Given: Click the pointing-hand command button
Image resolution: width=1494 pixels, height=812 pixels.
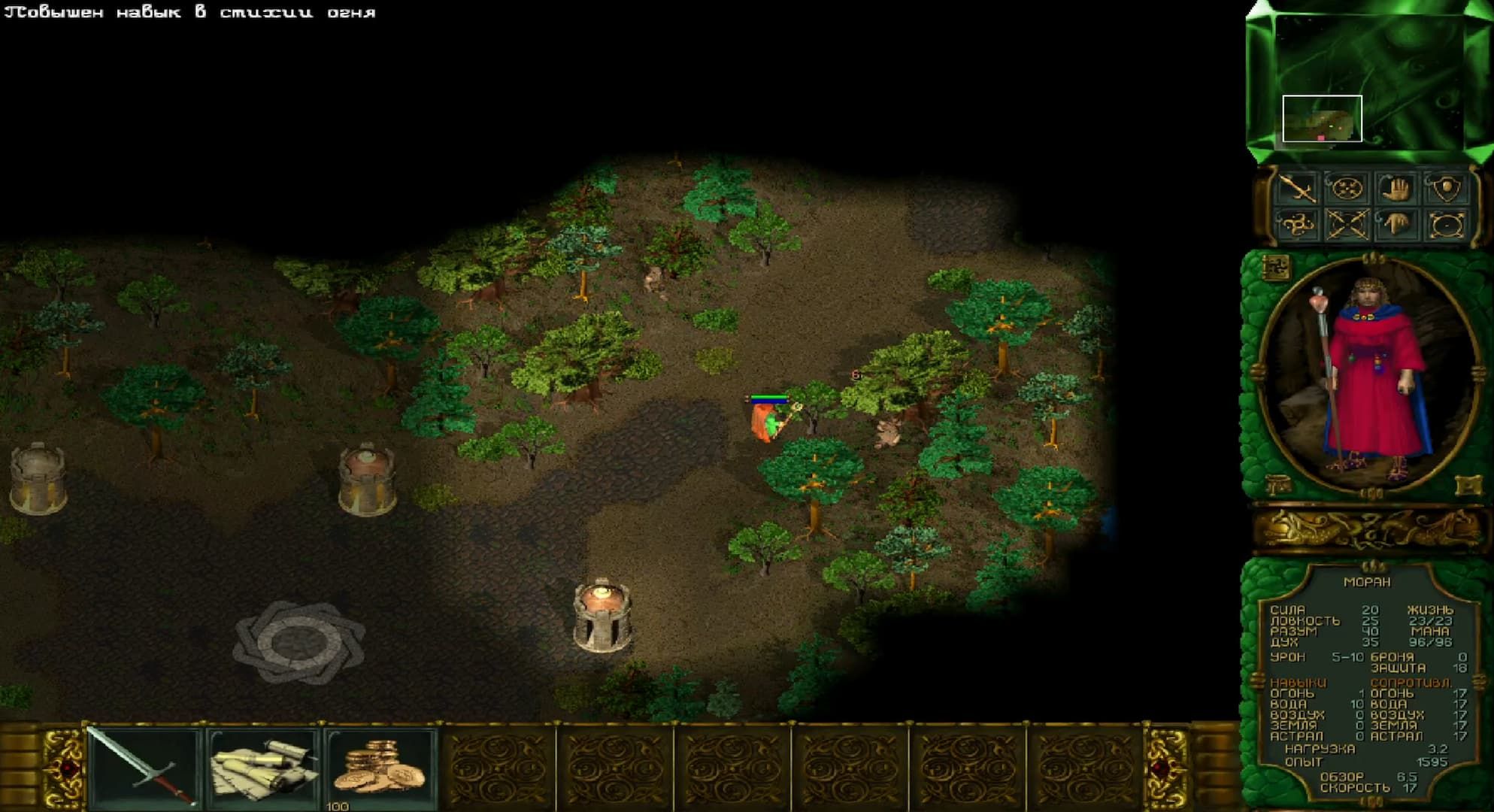Looking at the screenshot, I should [x=1396, y=224].
